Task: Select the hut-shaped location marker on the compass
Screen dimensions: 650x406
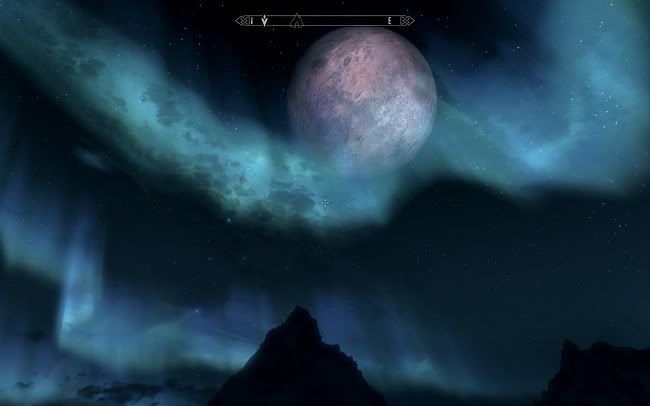Action: point(295,20)
